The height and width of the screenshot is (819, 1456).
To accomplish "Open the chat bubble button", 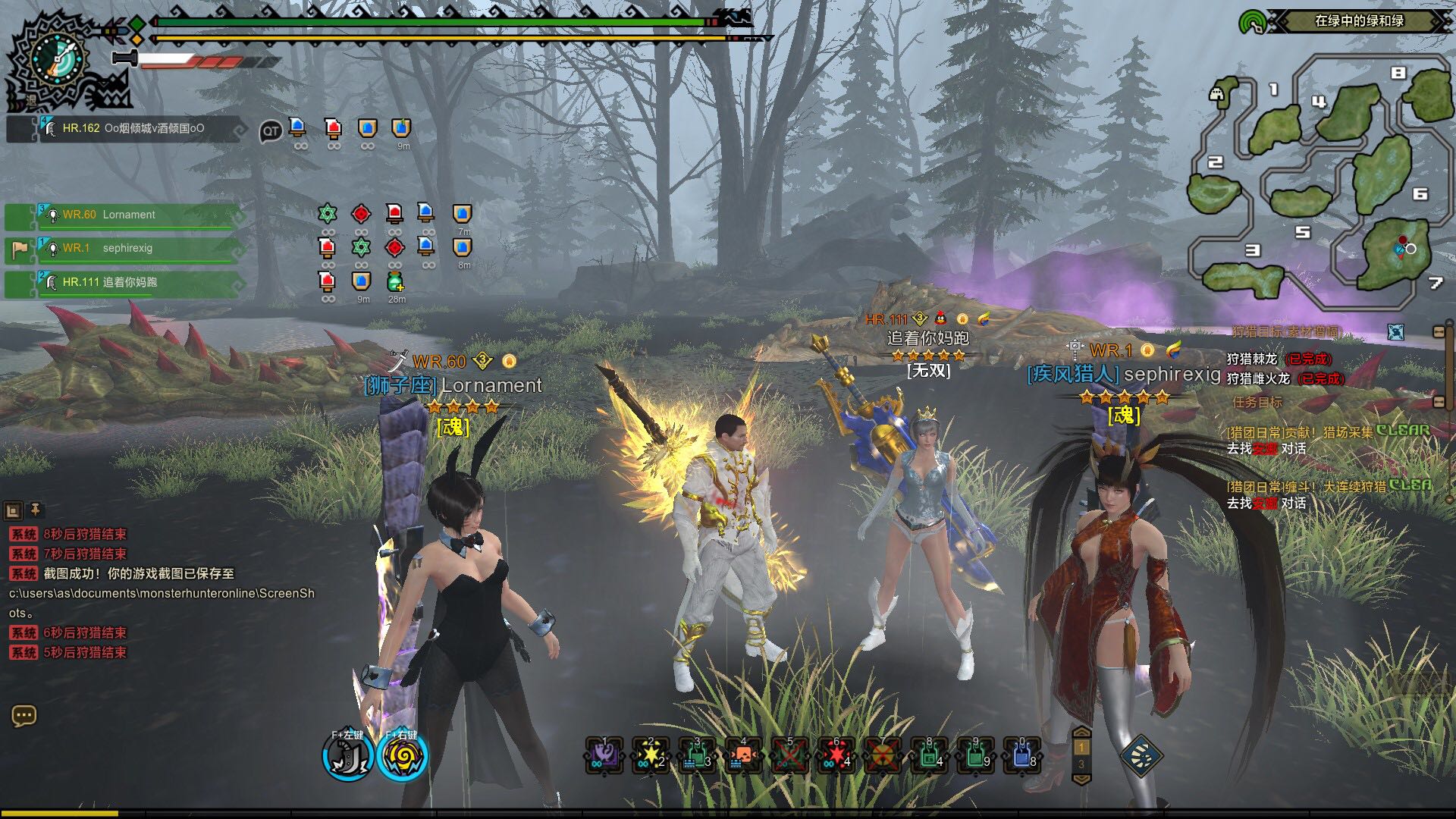I will (24, 716).
